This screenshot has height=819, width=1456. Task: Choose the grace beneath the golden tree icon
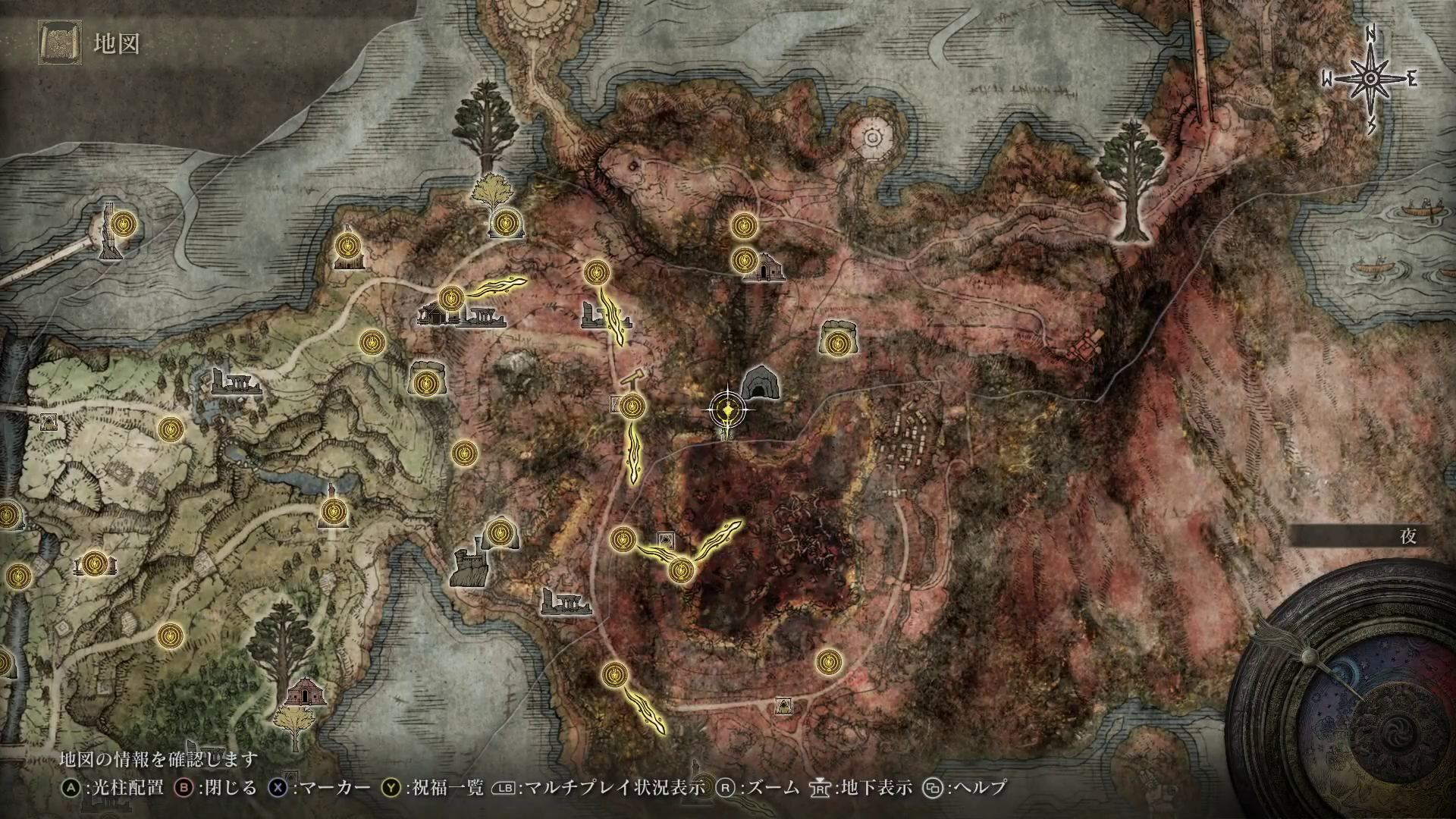[504, 223]
